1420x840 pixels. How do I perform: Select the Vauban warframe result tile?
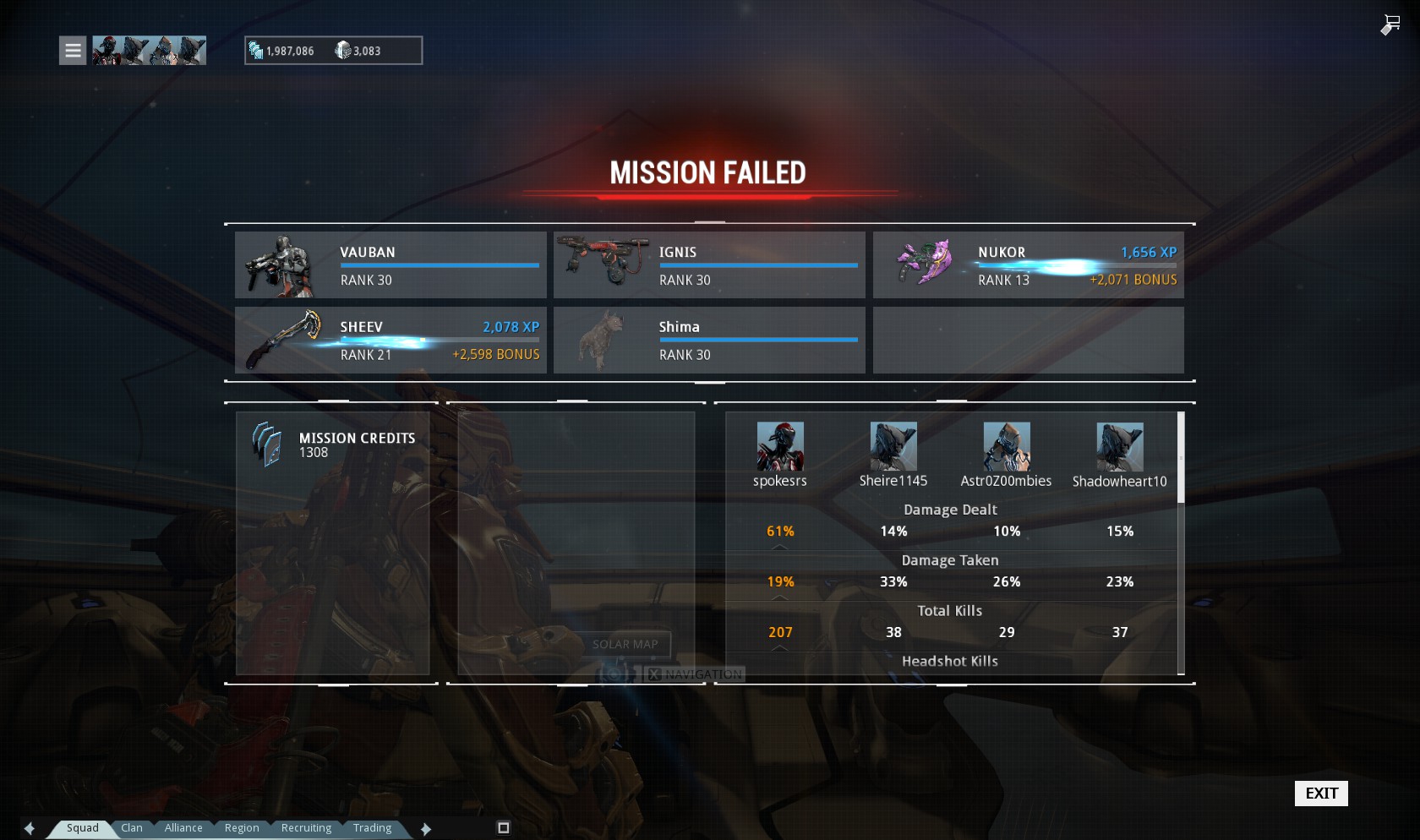coord(390,265)
